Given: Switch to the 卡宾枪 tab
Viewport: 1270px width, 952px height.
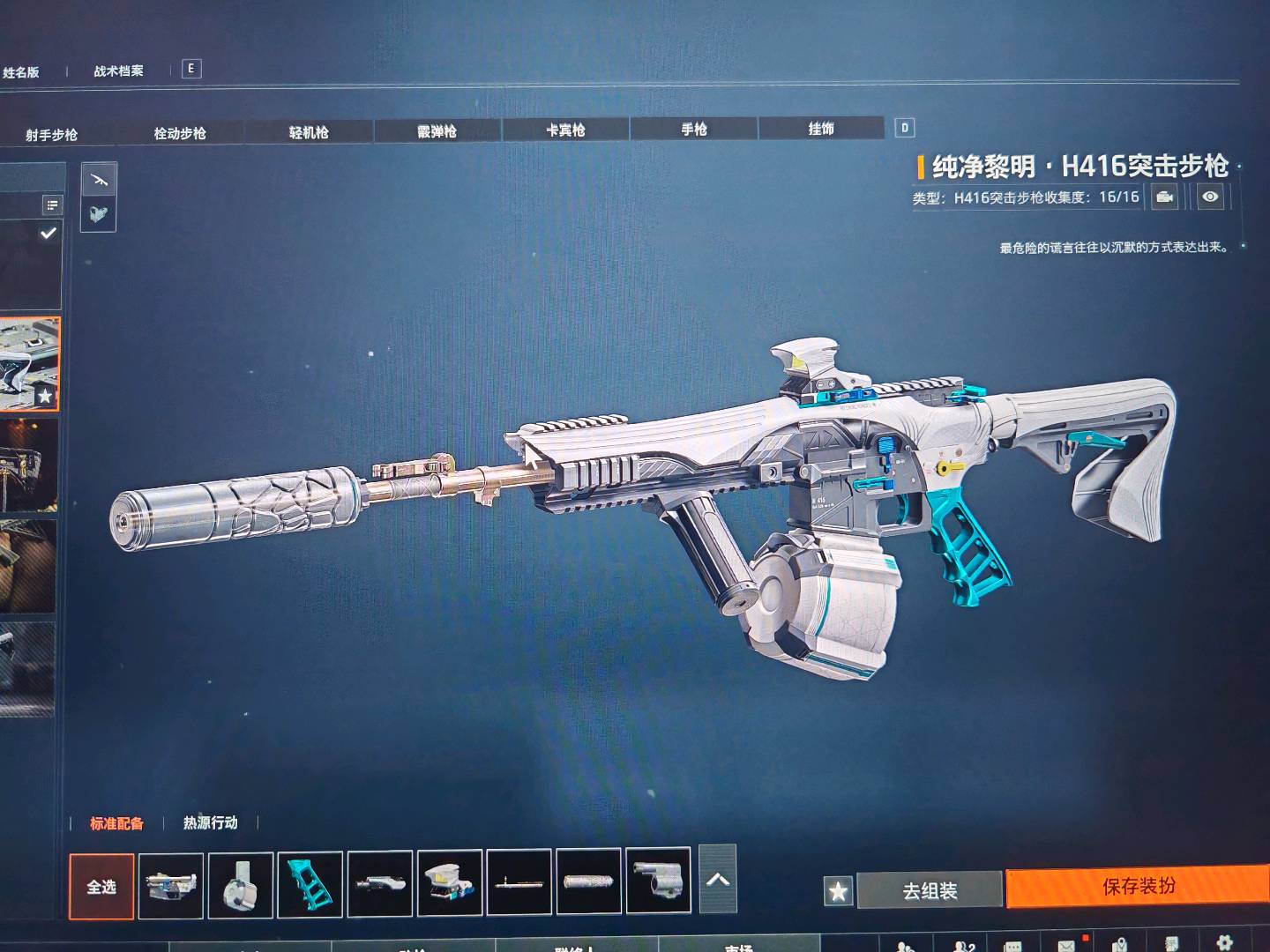Looking at the screenshot, I should 565,130.
